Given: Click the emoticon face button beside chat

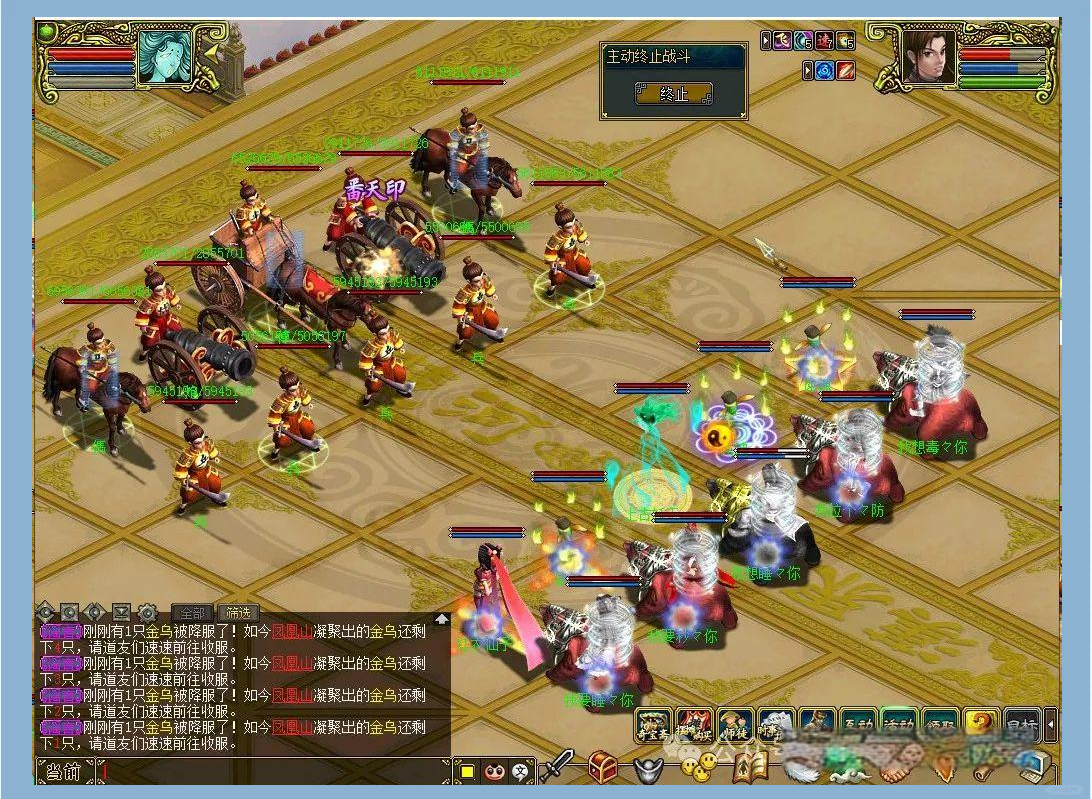Looking at the screenshot, I should click(x=494, y=771).
